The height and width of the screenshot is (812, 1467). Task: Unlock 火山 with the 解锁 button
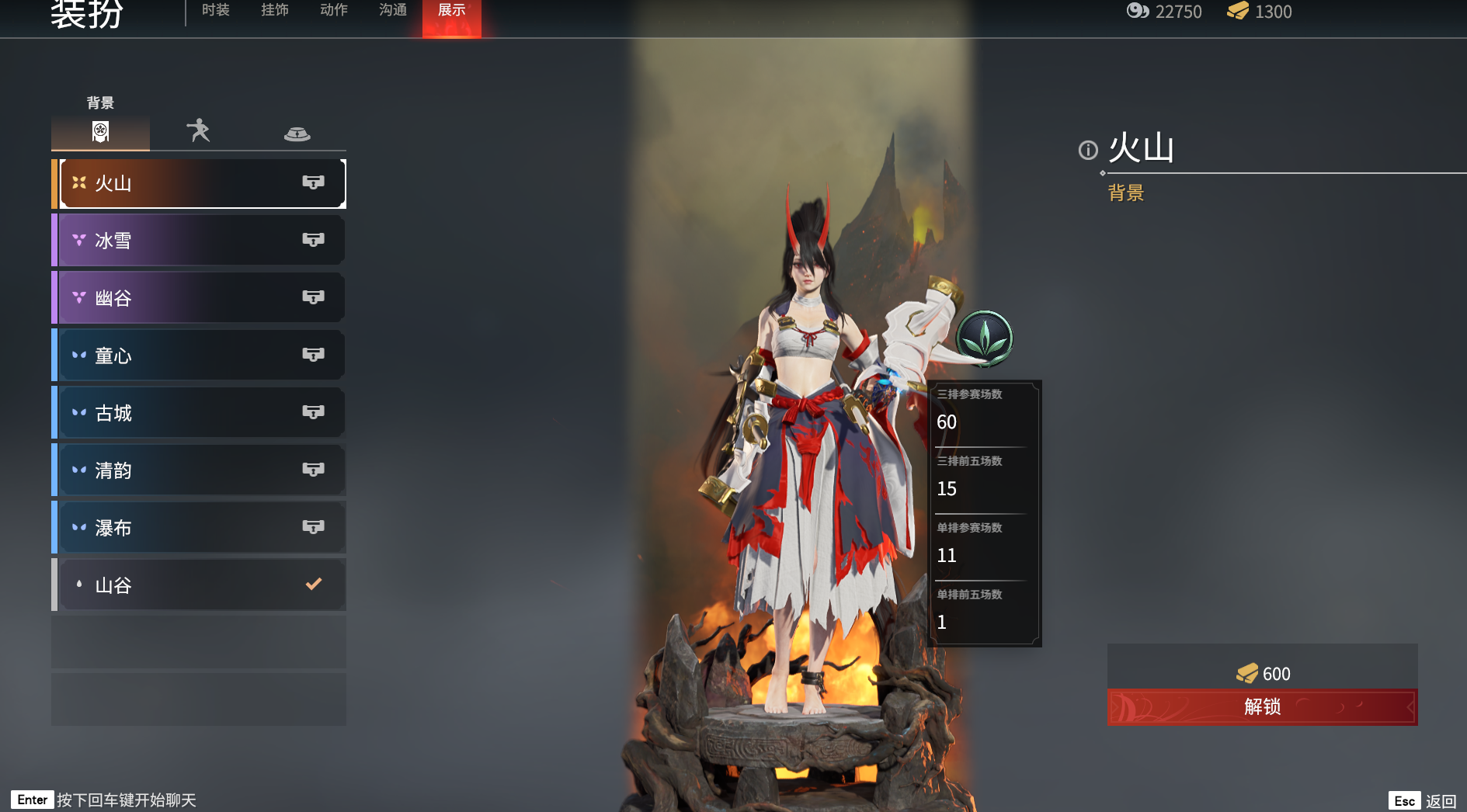(1262, 707)
